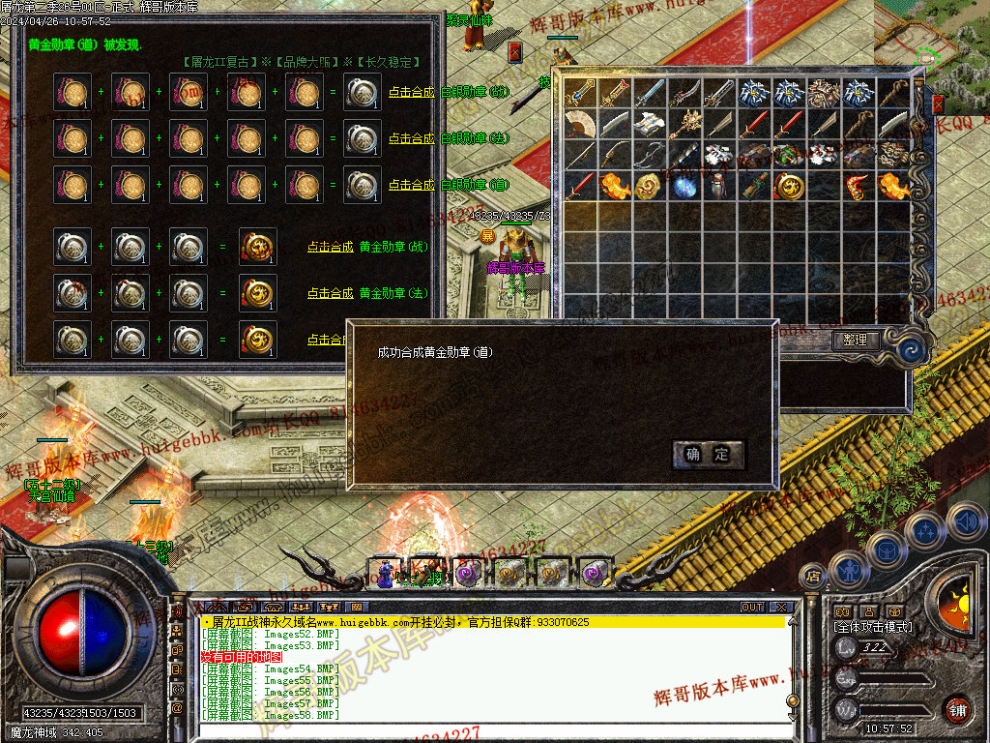The width and height of the screenshot is (990, 743).
Task: Confirm the gold medal synthesis dialog (确定)
Action: (x=708, y=455)
